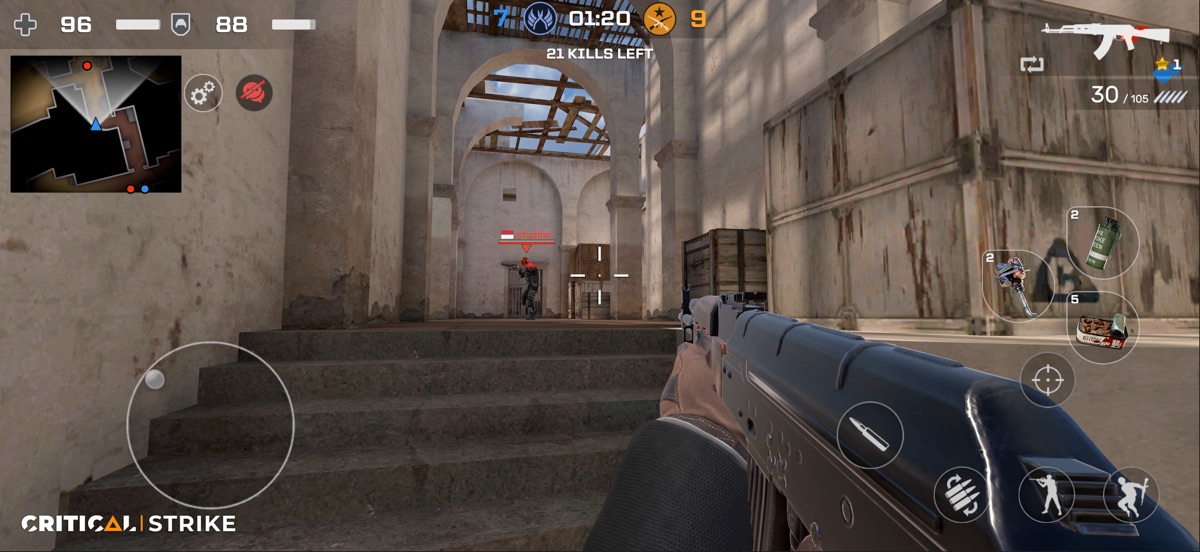The width and height of the screenshot is (1200, 552).
Task: Open the gear settings button
Action: pos(203,93)
